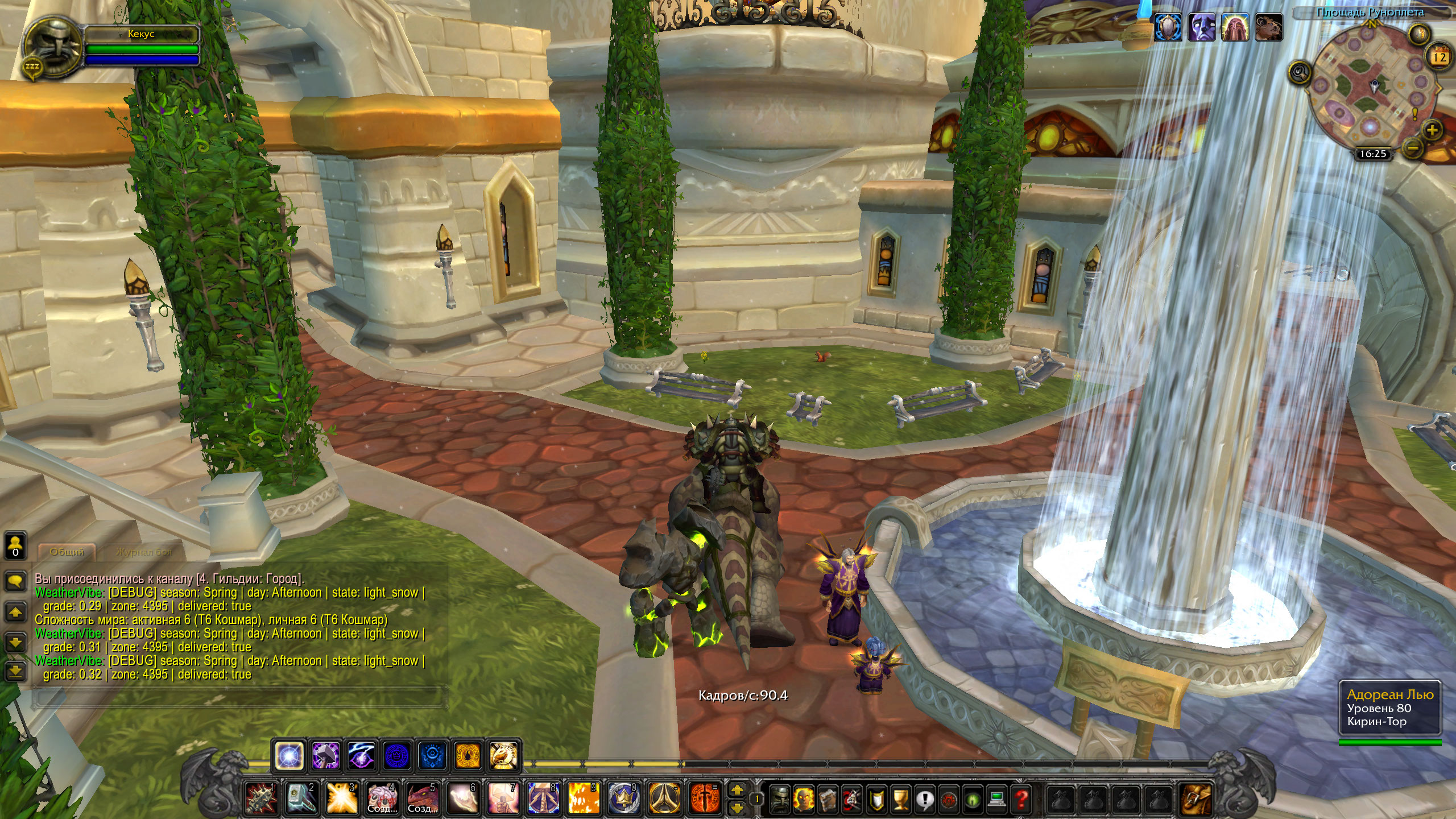Open the achievements golden goblet button
1456x819 pixels.
[900, 799]
